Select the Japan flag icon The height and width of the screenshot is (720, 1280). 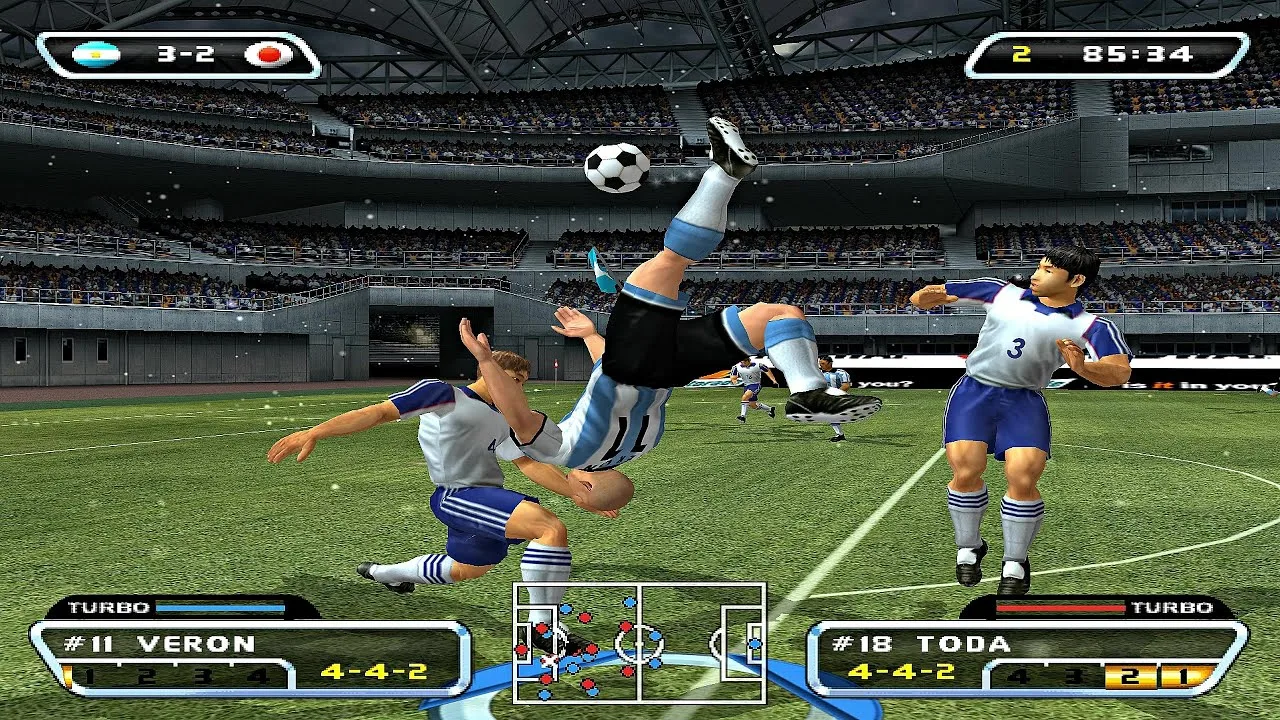[x=268, y=54]
